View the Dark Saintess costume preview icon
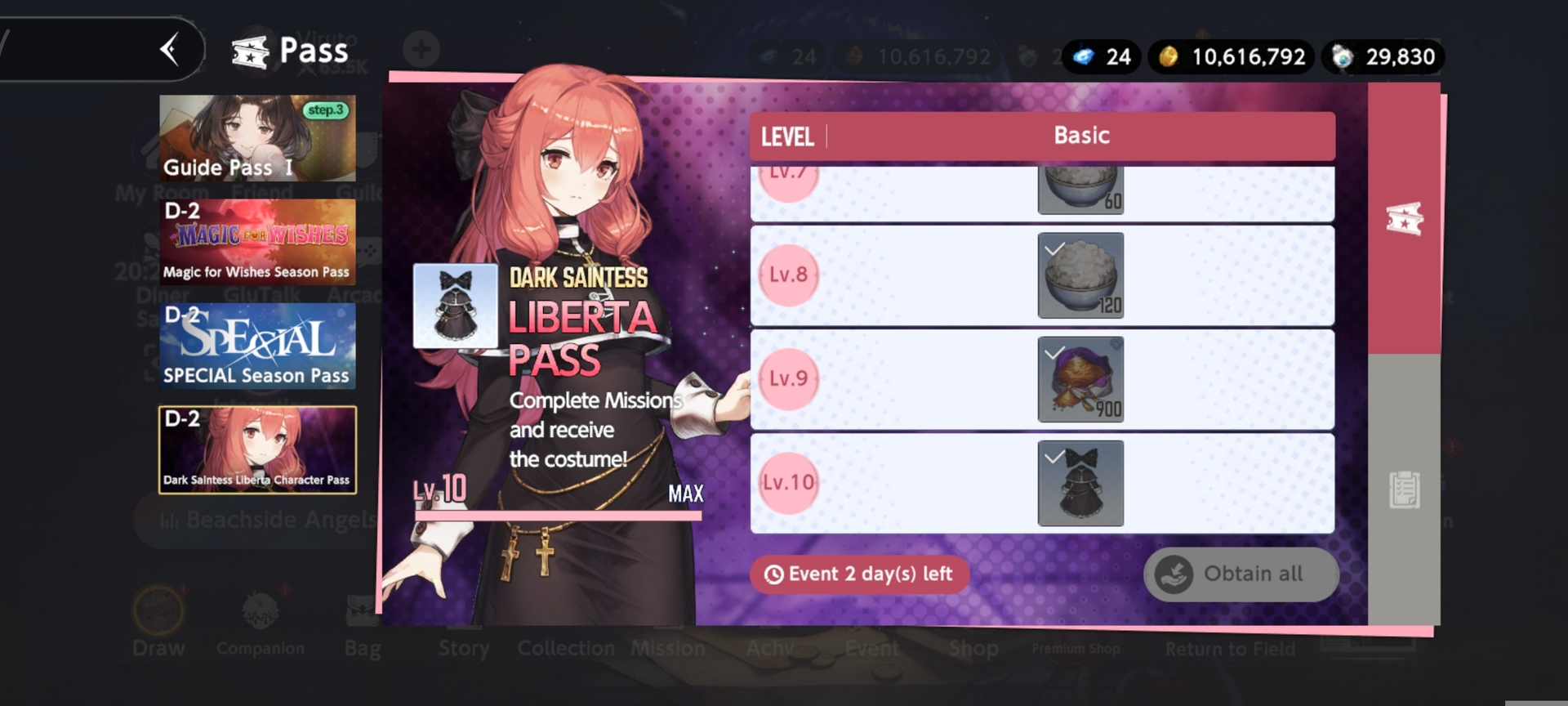The image size is (1568, 706). point(455,306)
